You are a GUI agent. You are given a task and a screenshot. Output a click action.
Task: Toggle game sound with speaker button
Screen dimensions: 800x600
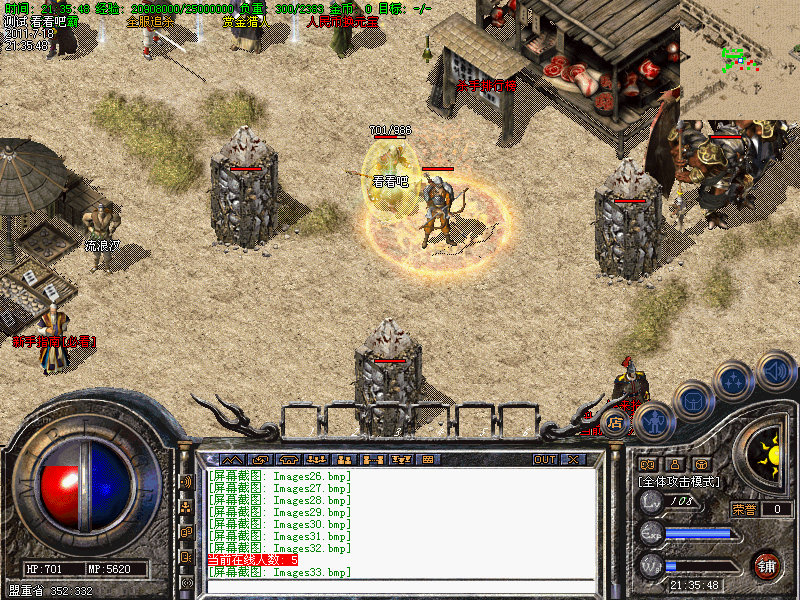click(776, 371)
